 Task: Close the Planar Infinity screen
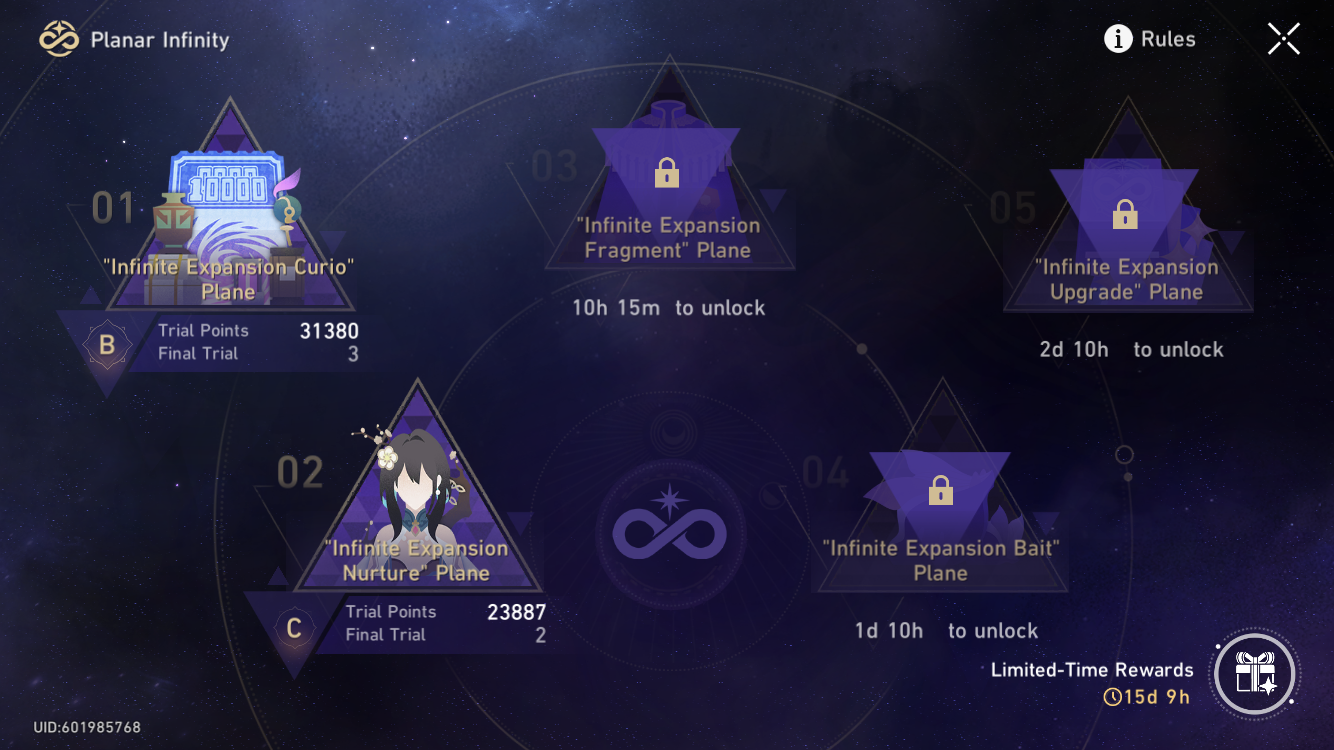point(1283,39)
